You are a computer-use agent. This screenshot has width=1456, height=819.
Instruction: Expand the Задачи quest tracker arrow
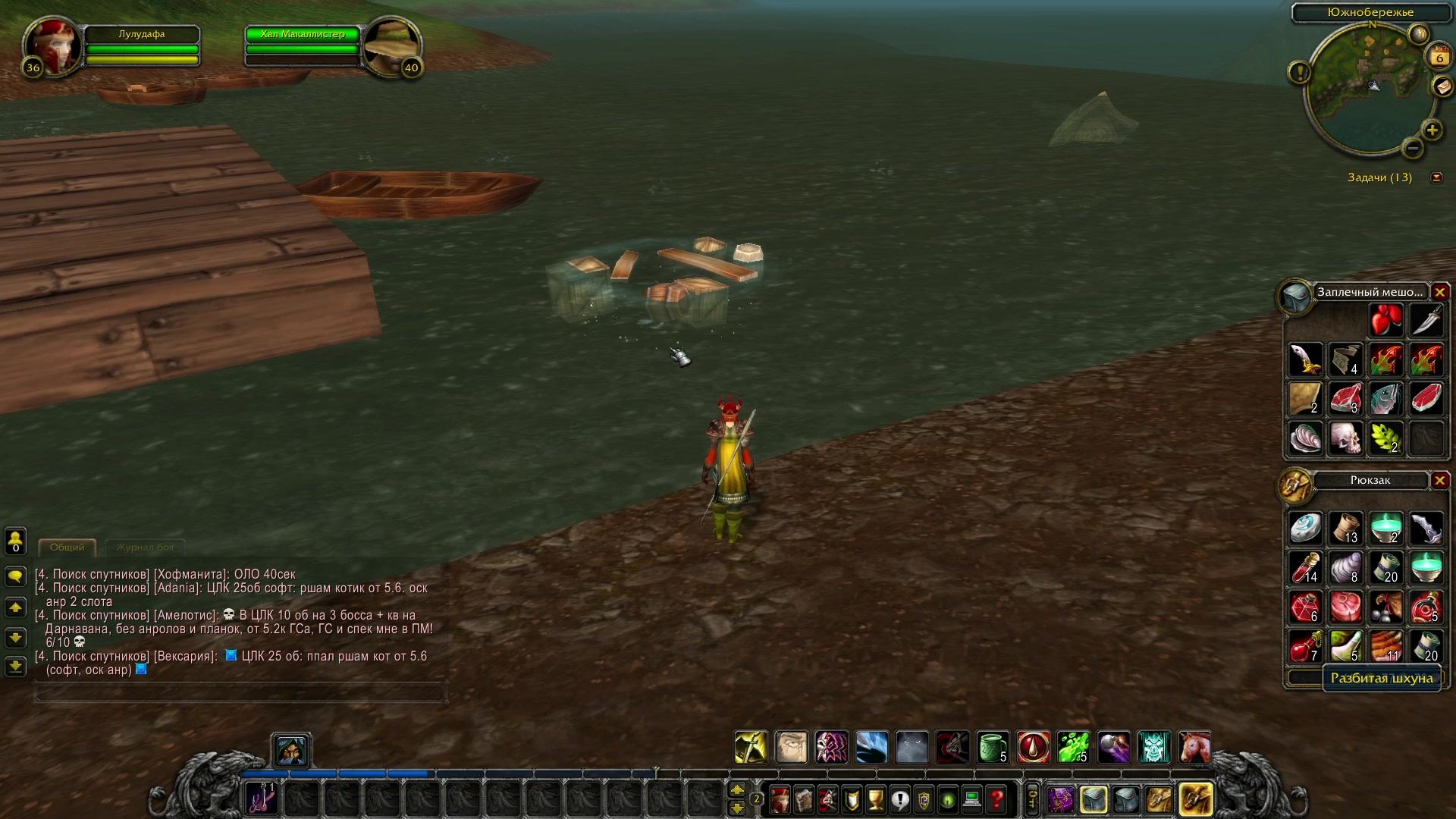click(1436, 177)
